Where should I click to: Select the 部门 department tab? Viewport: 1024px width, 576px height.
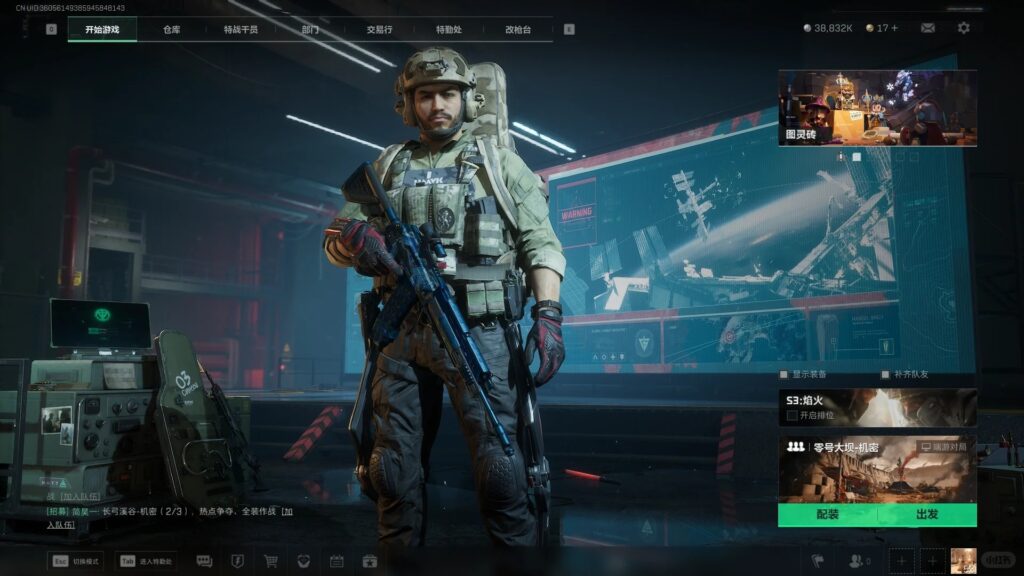(x=311, y=29)
